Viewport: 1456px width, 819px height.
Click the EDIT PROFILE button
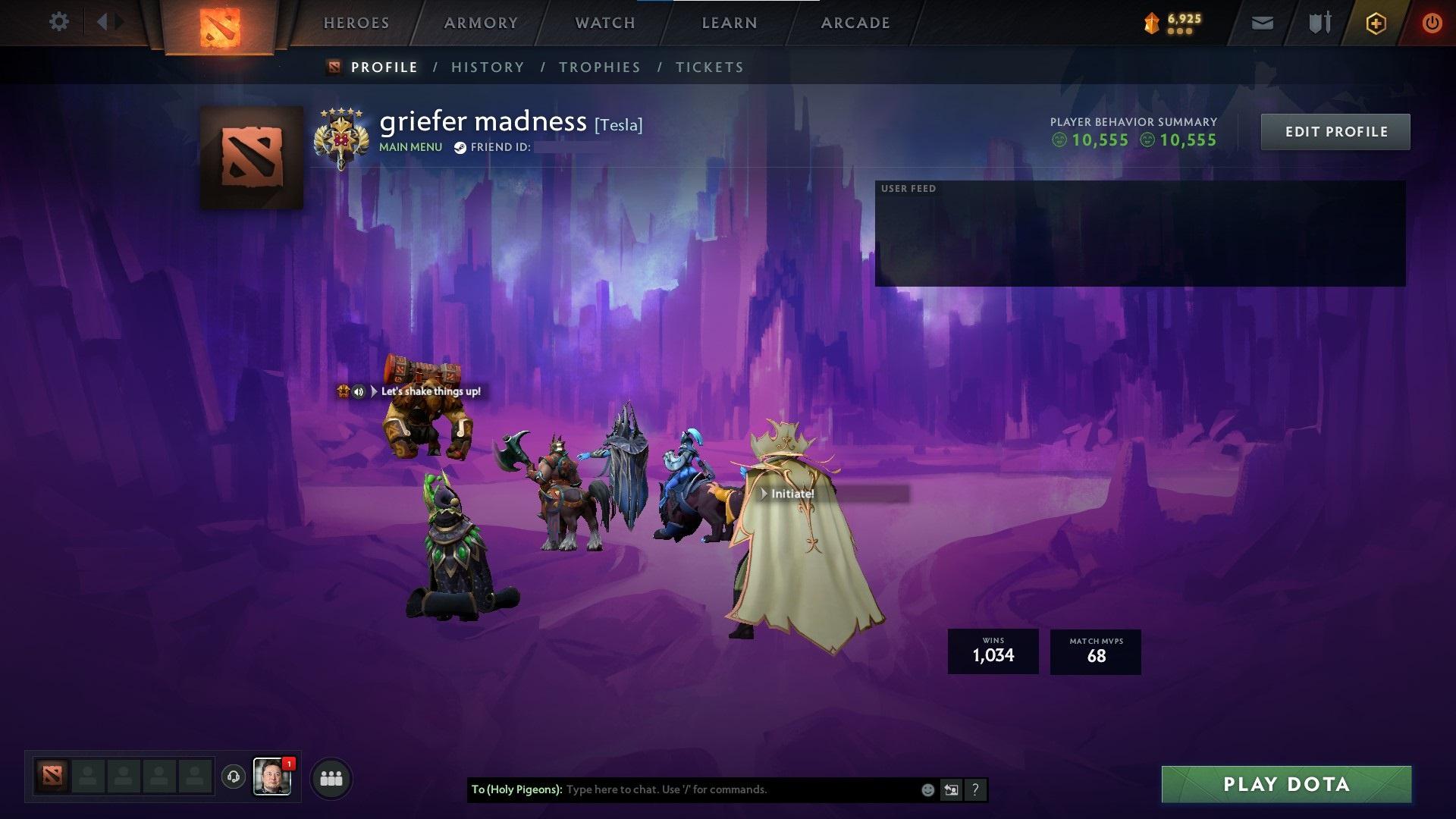pyautogui.click(x=1335, y=131)
